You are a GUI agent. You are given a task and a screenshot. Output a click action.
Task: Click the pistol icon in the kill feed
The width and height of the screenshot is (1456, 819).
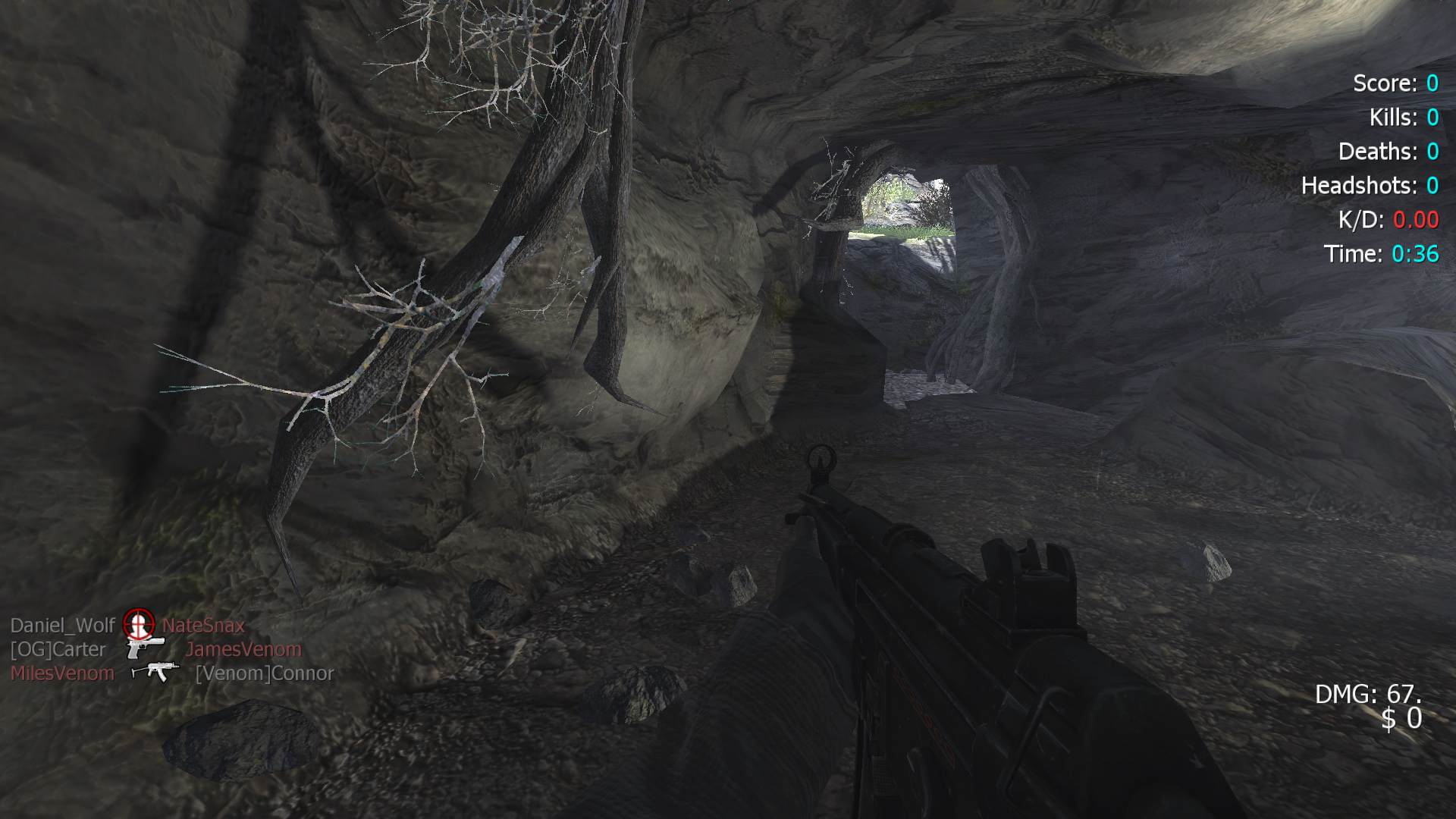click(x=145, y=648)
